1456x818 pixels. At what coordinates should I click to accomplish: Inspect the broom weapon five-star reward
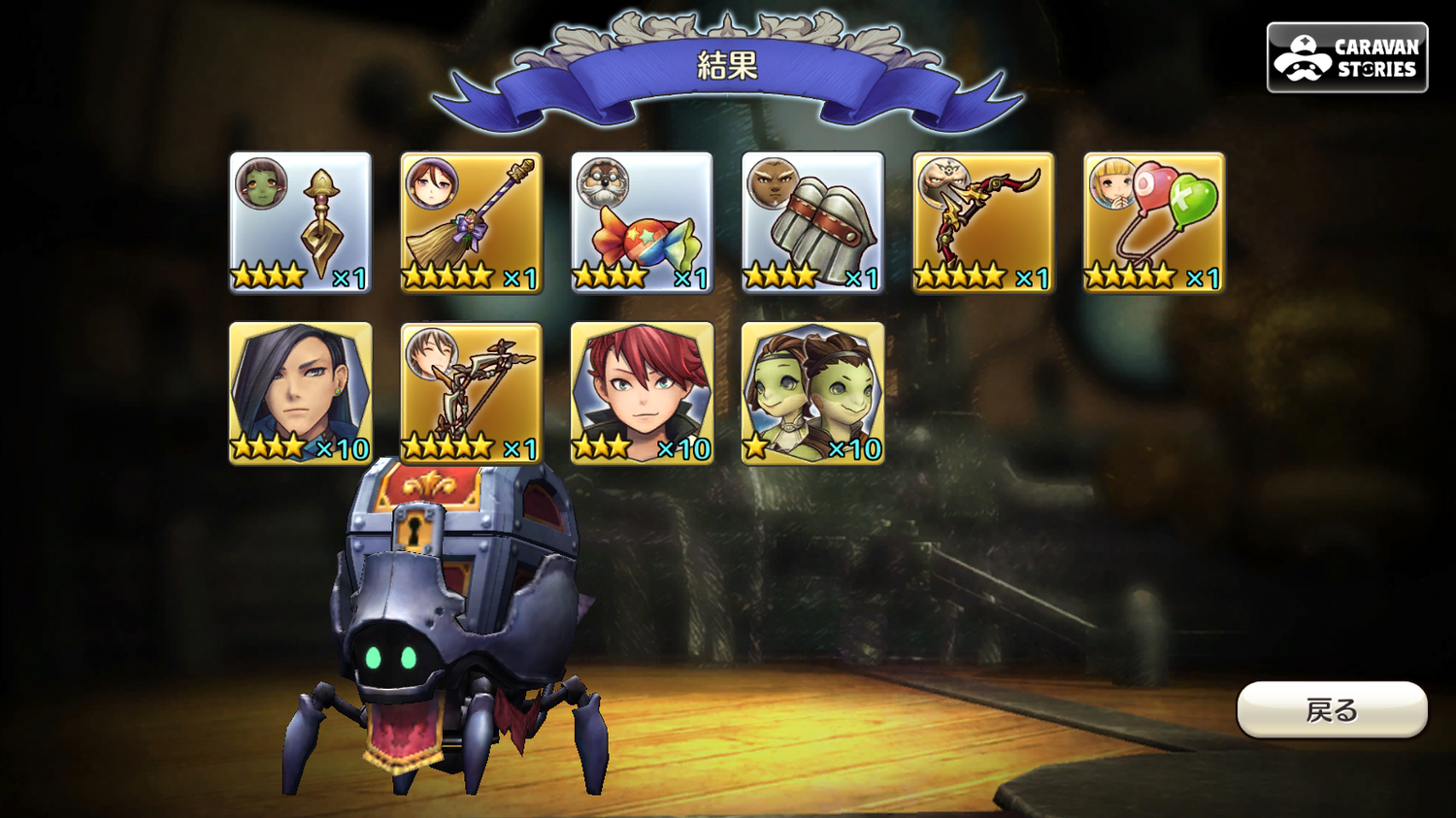point(472,222)
